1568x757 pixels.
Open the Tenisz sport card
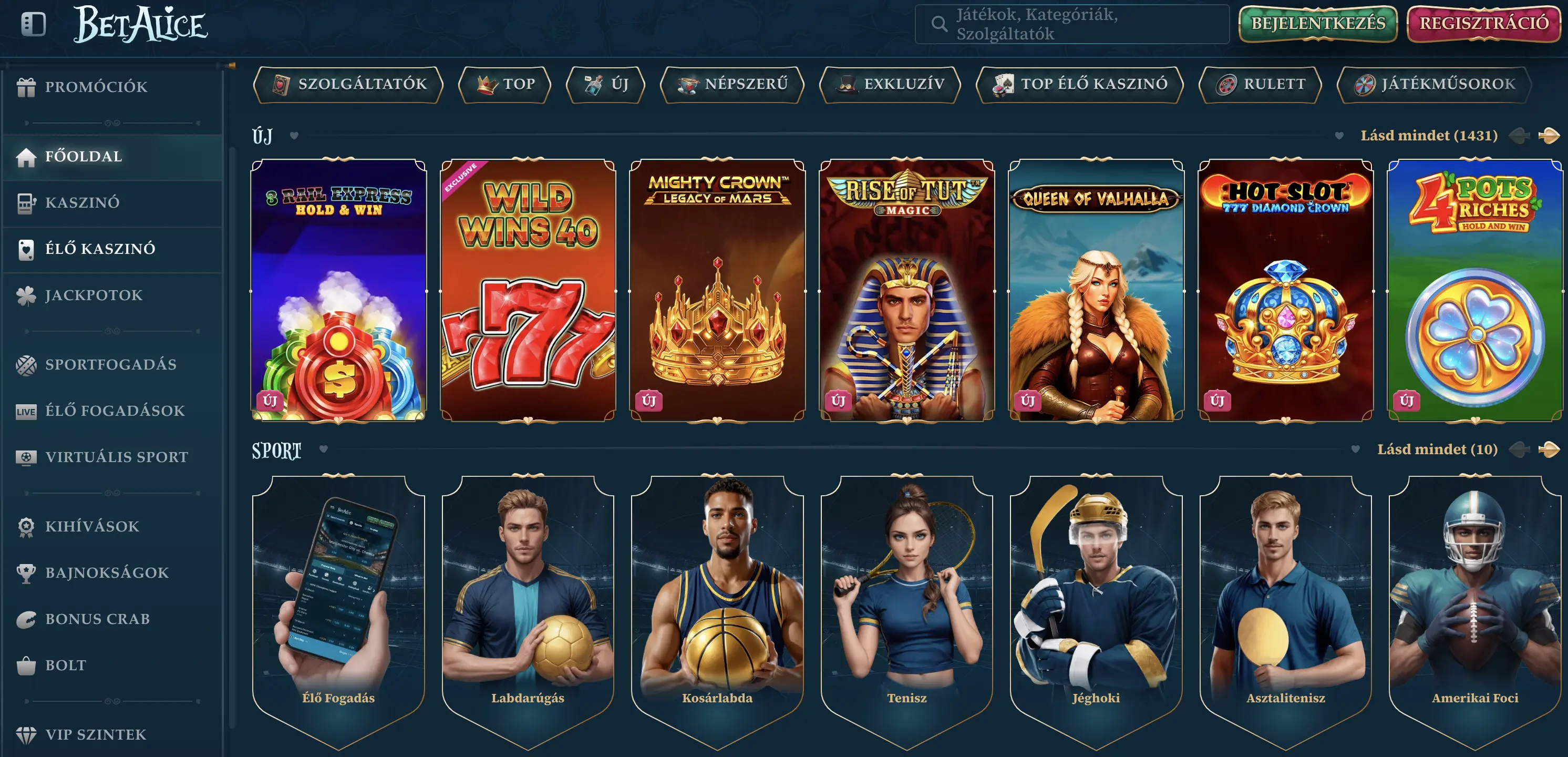906,609
